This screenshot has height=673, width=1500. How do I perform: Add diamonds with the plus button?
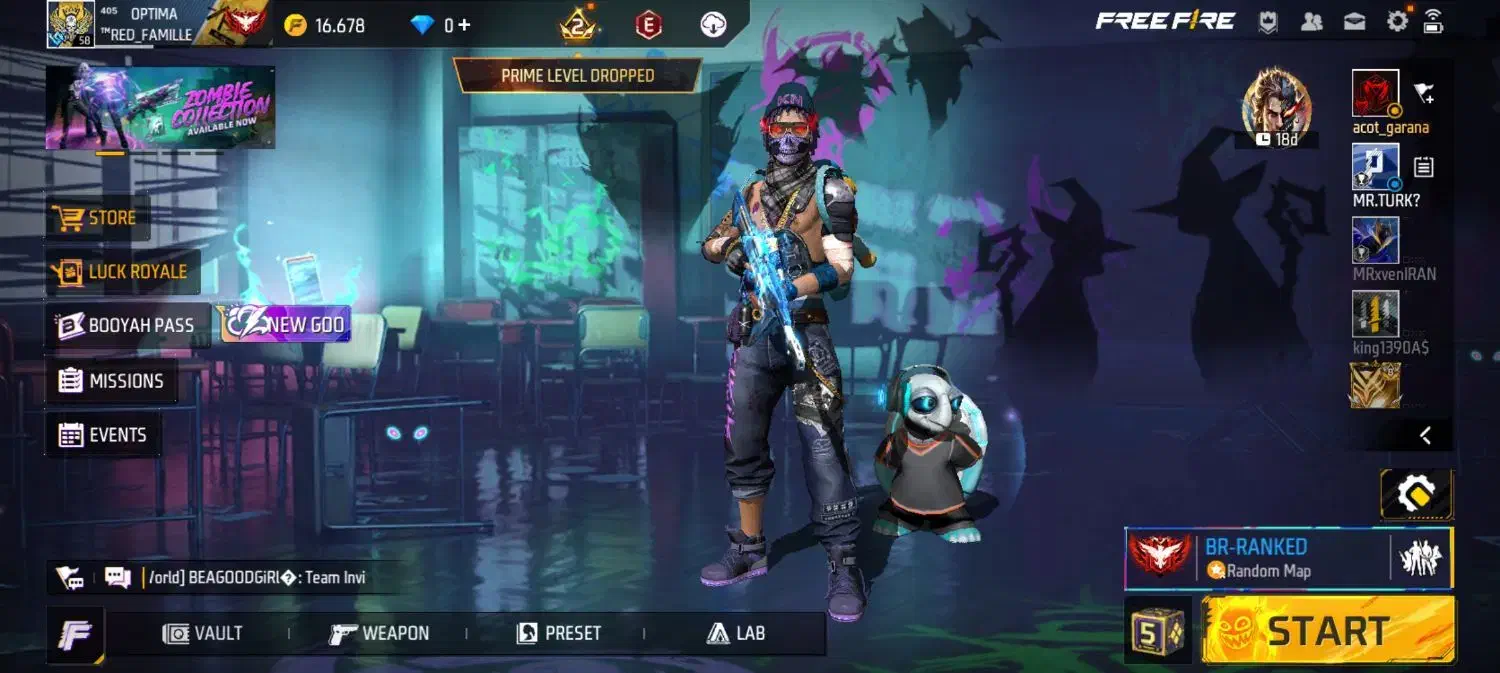pyautogui.click(x=464, y=25)
